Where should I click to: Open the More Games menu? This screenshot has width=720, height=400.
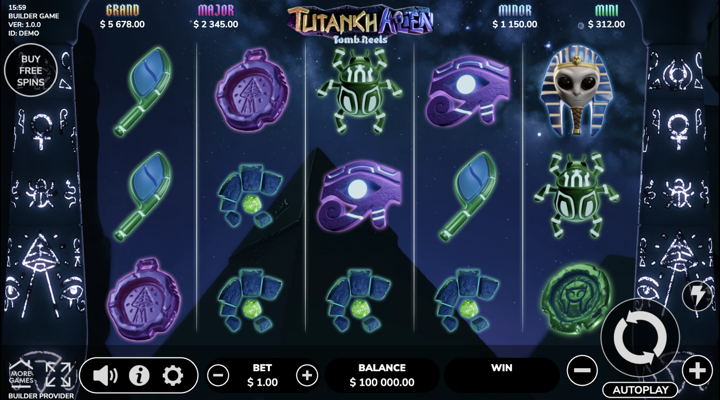(x=20, y=376)
